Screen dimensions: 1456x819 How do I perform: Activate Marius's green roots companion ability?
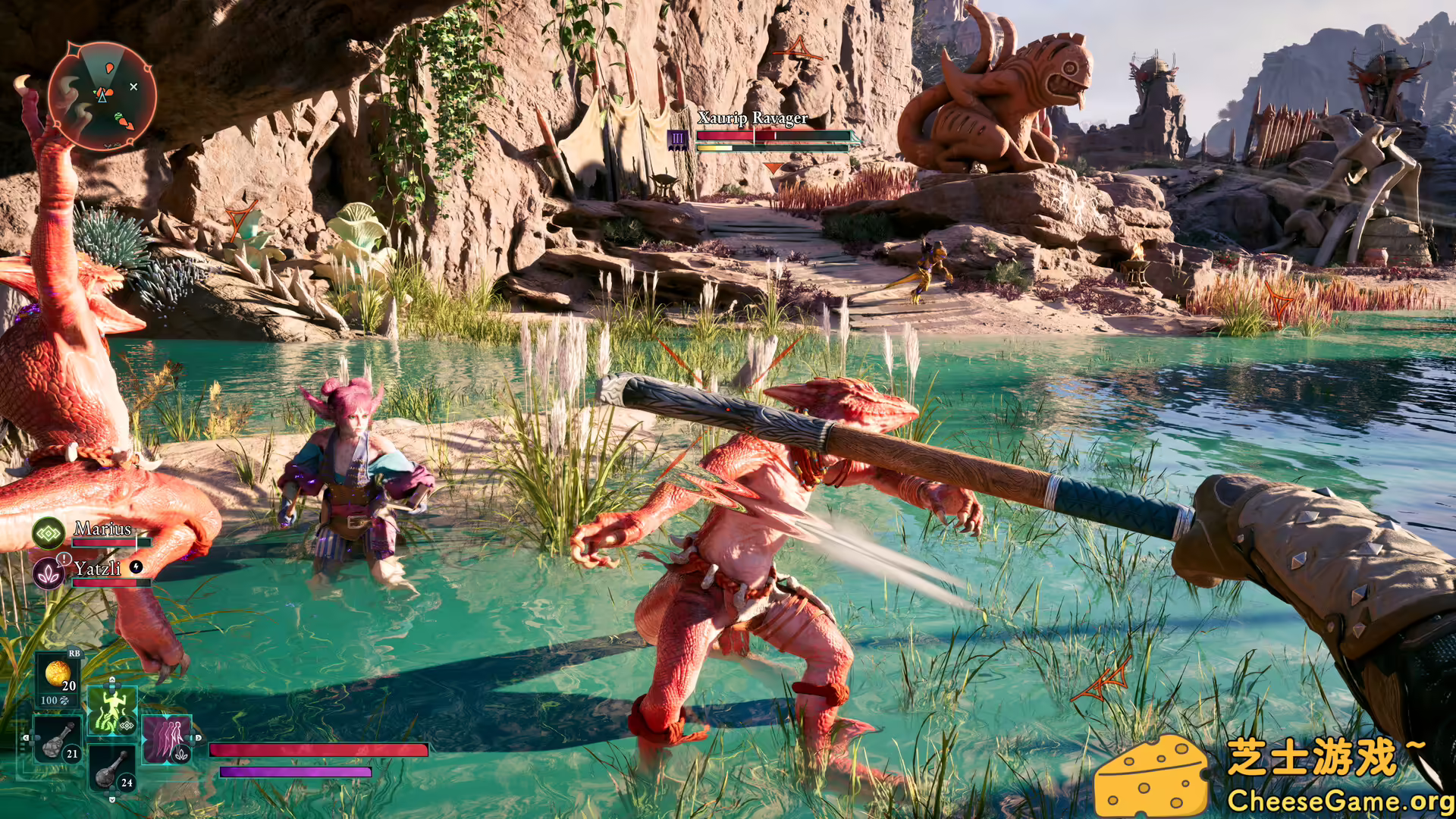click(112, 711)
